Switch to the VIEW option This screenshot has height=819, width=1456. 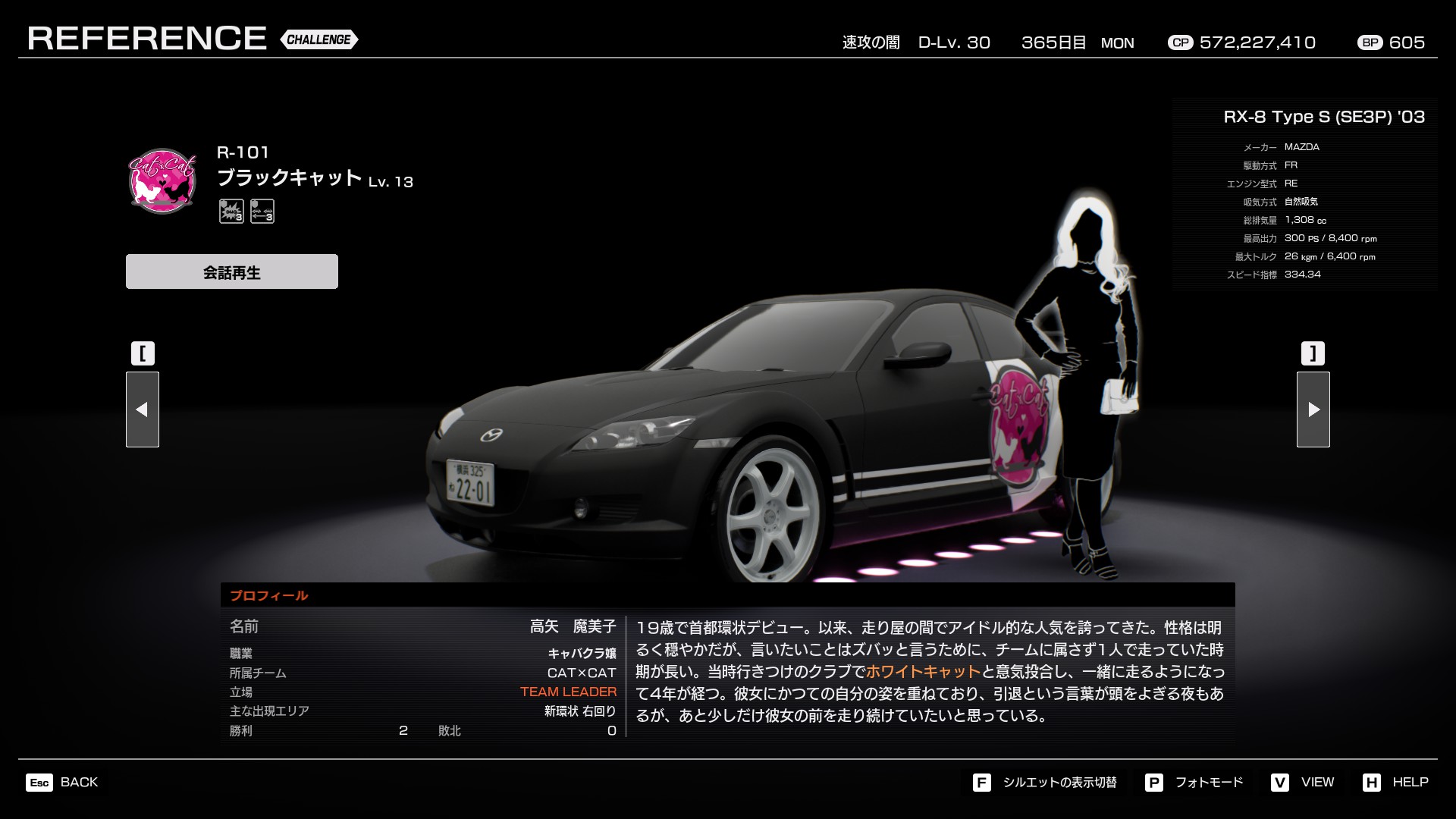click(x=1303, y=783)
